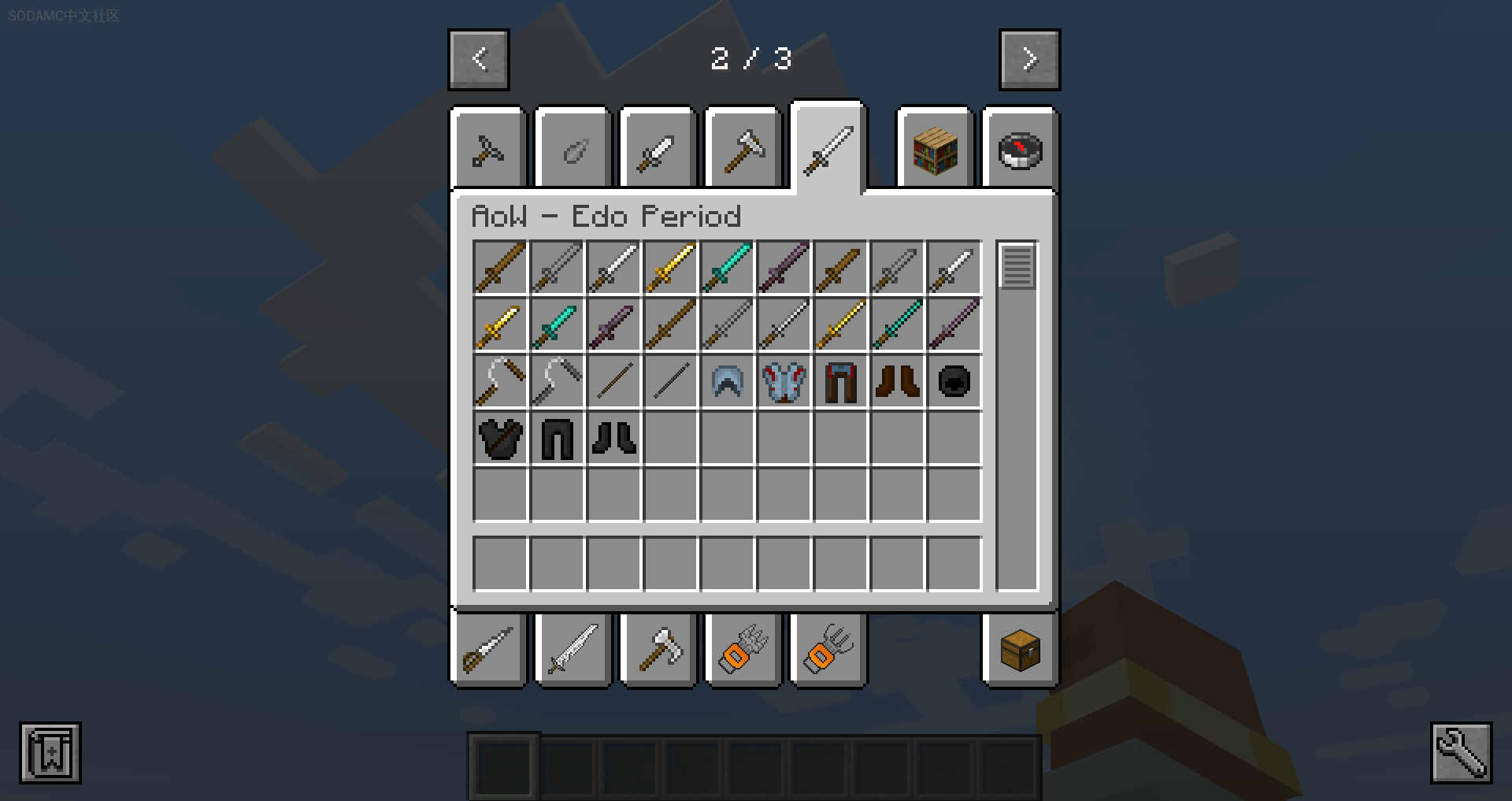1512x801 pixels.
Task: Select the battle axe tab
Action: (x=658, y=650)
